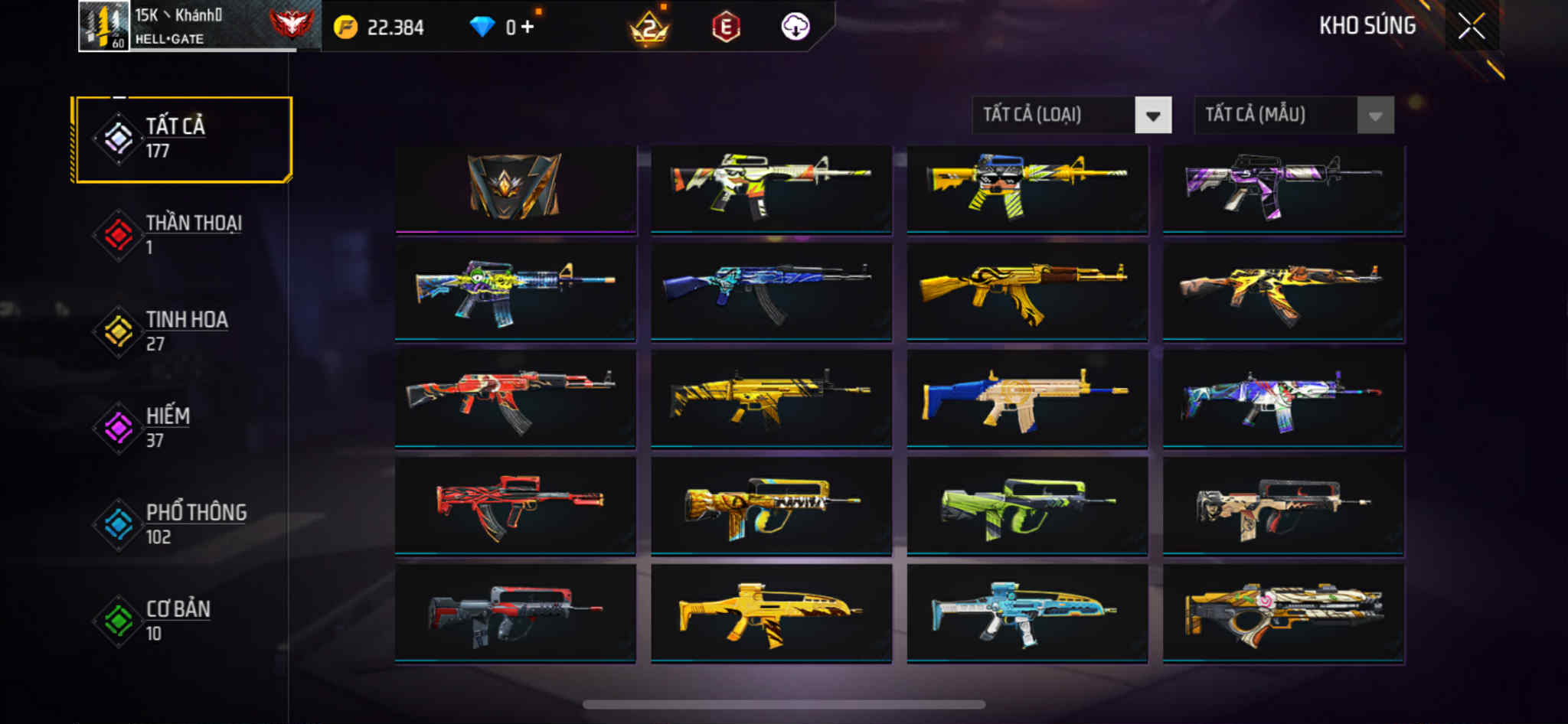
Task: Close the Kho Súng weapon vault
Action: click(x=1471, y=27)
